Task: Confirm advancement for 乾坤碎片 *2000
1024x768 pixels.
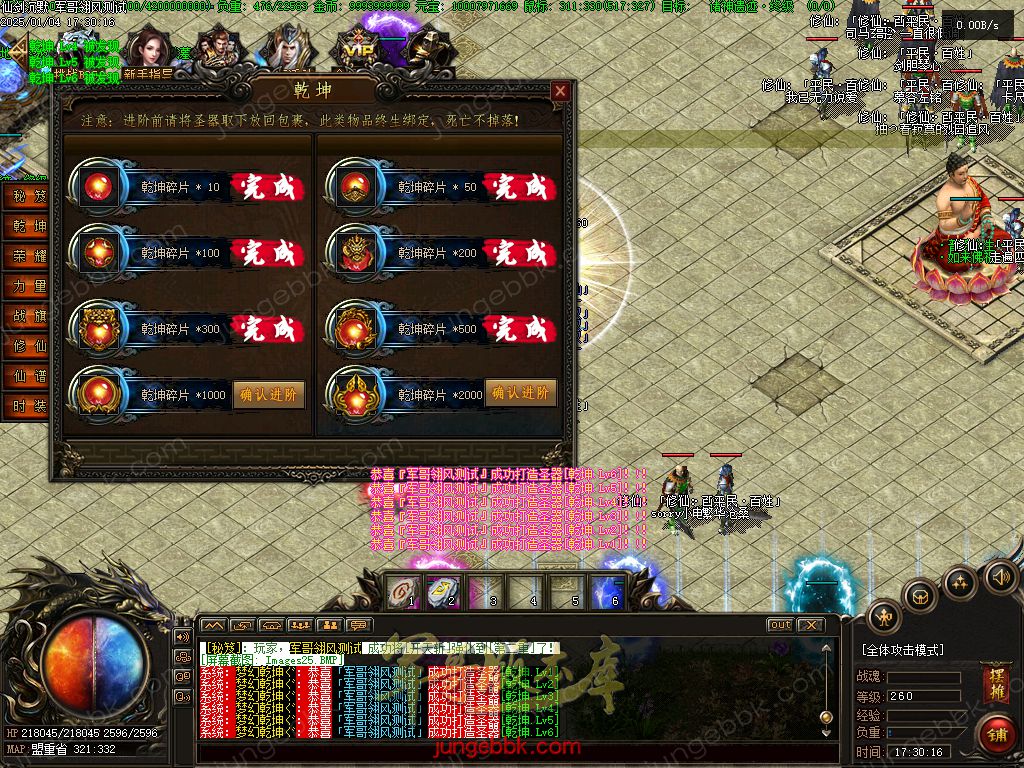Action: coord(520,393)
